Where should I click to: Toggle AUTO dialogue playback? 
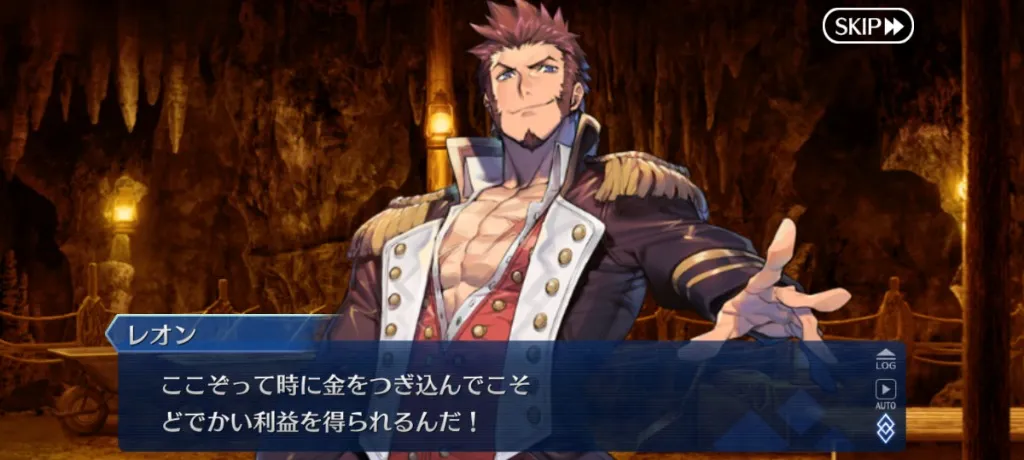886,394
